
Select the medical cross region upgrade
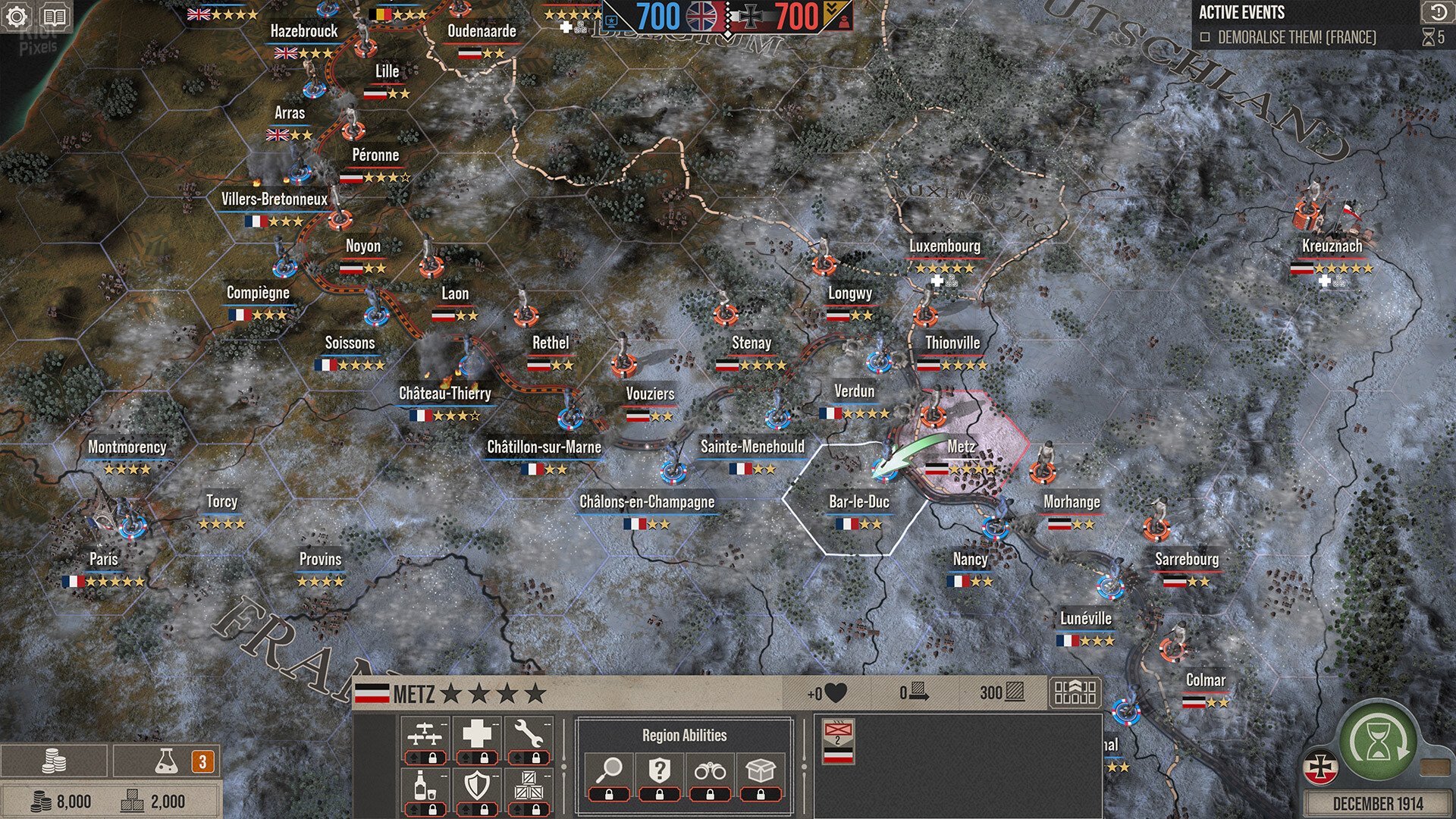477,739
